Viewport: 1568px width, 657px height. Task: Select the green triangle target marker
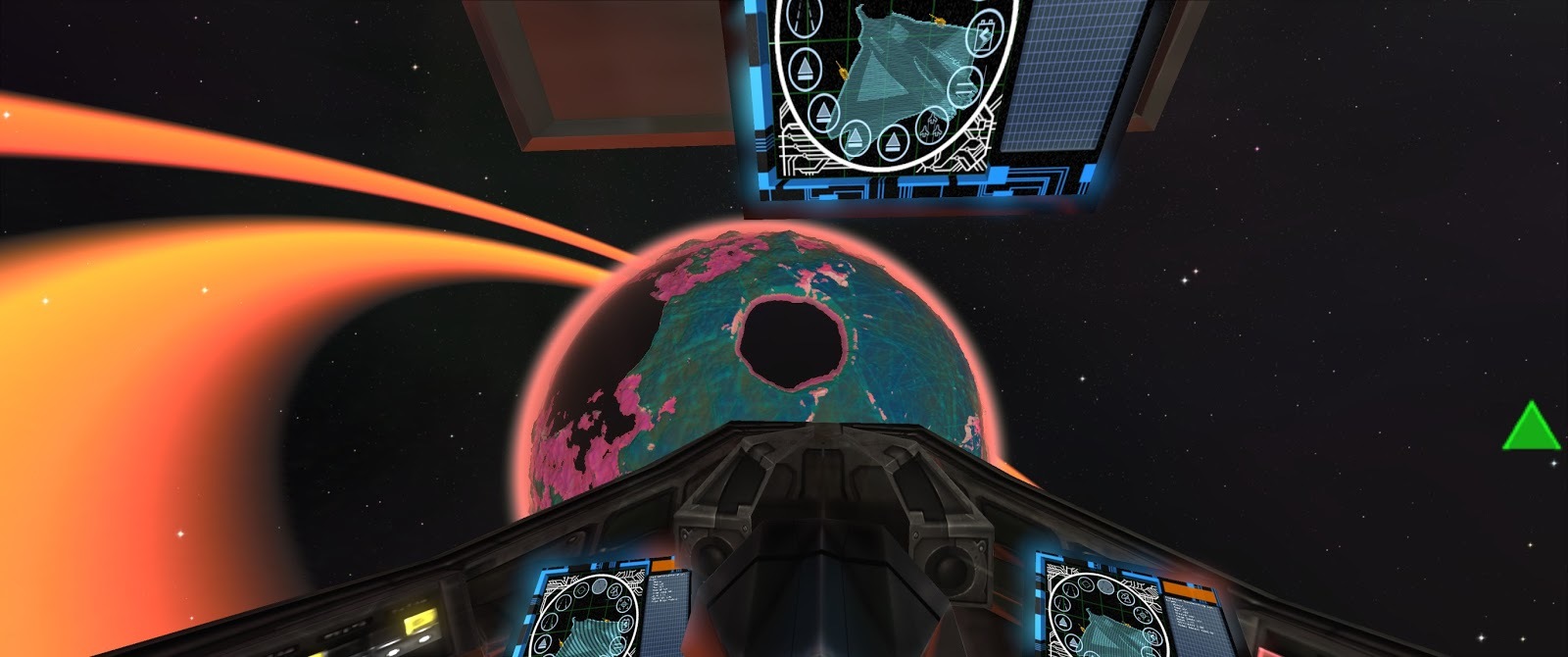[x=1531, y=428]
